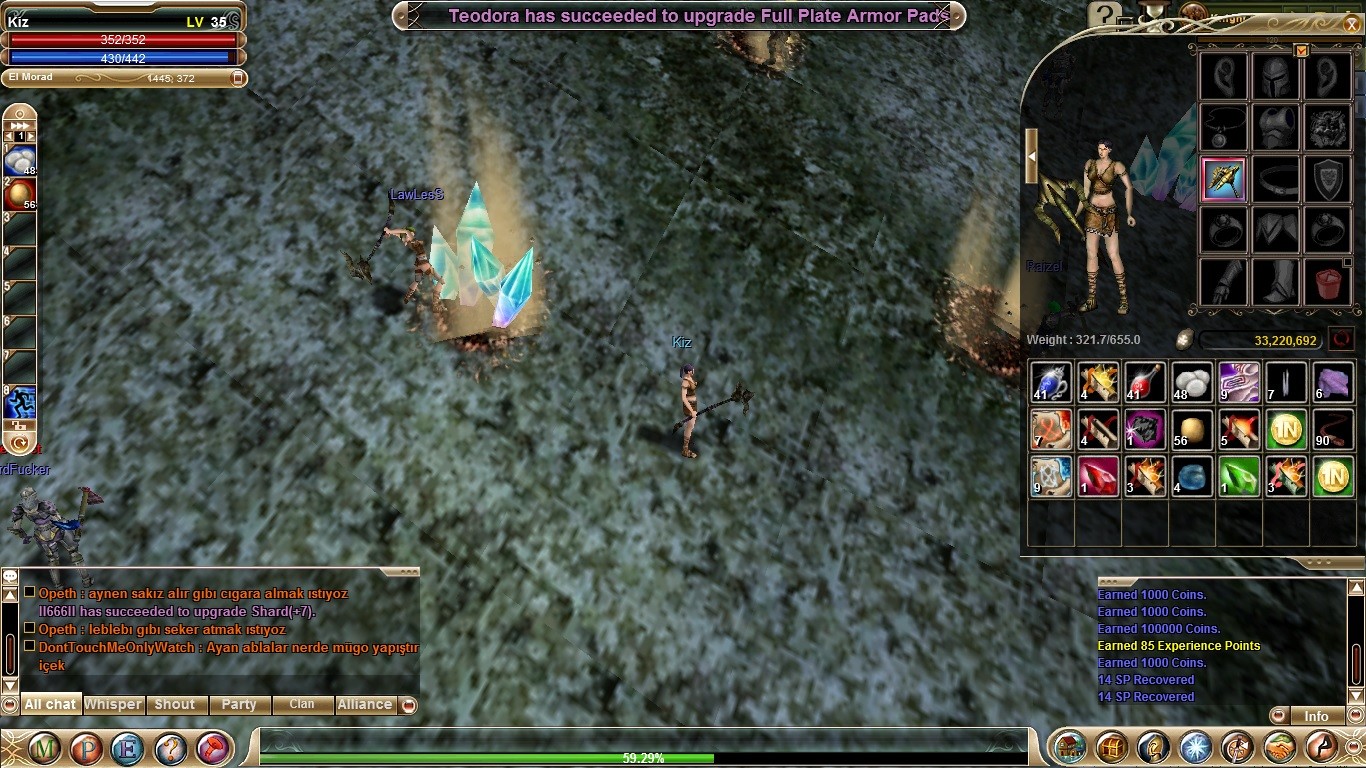This screenshot has width=1366, height=768.
Task: Click the round green M button
Action: [x=44, y=747]
